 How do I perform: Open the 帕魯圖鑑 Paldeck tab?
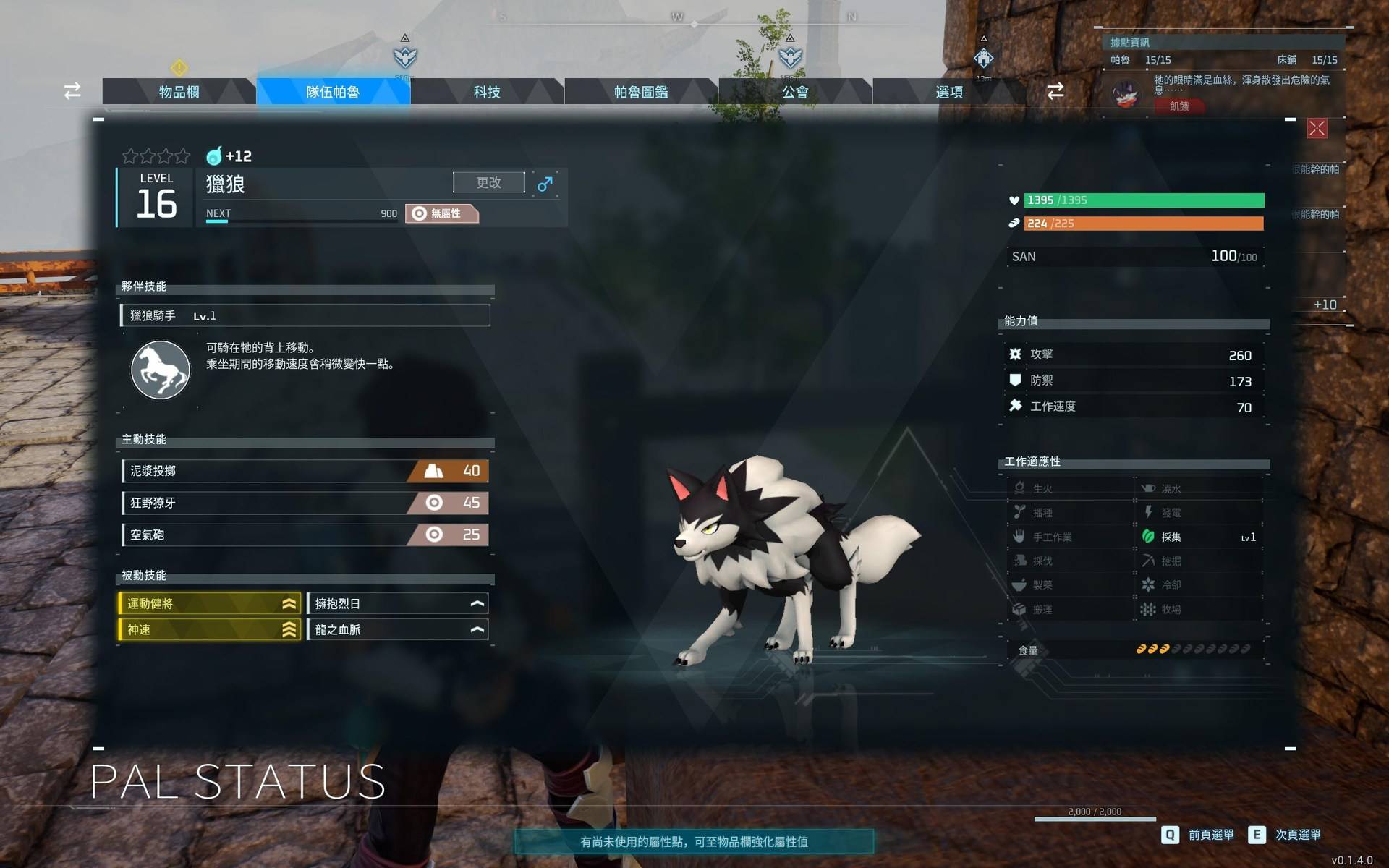[641, 92]
